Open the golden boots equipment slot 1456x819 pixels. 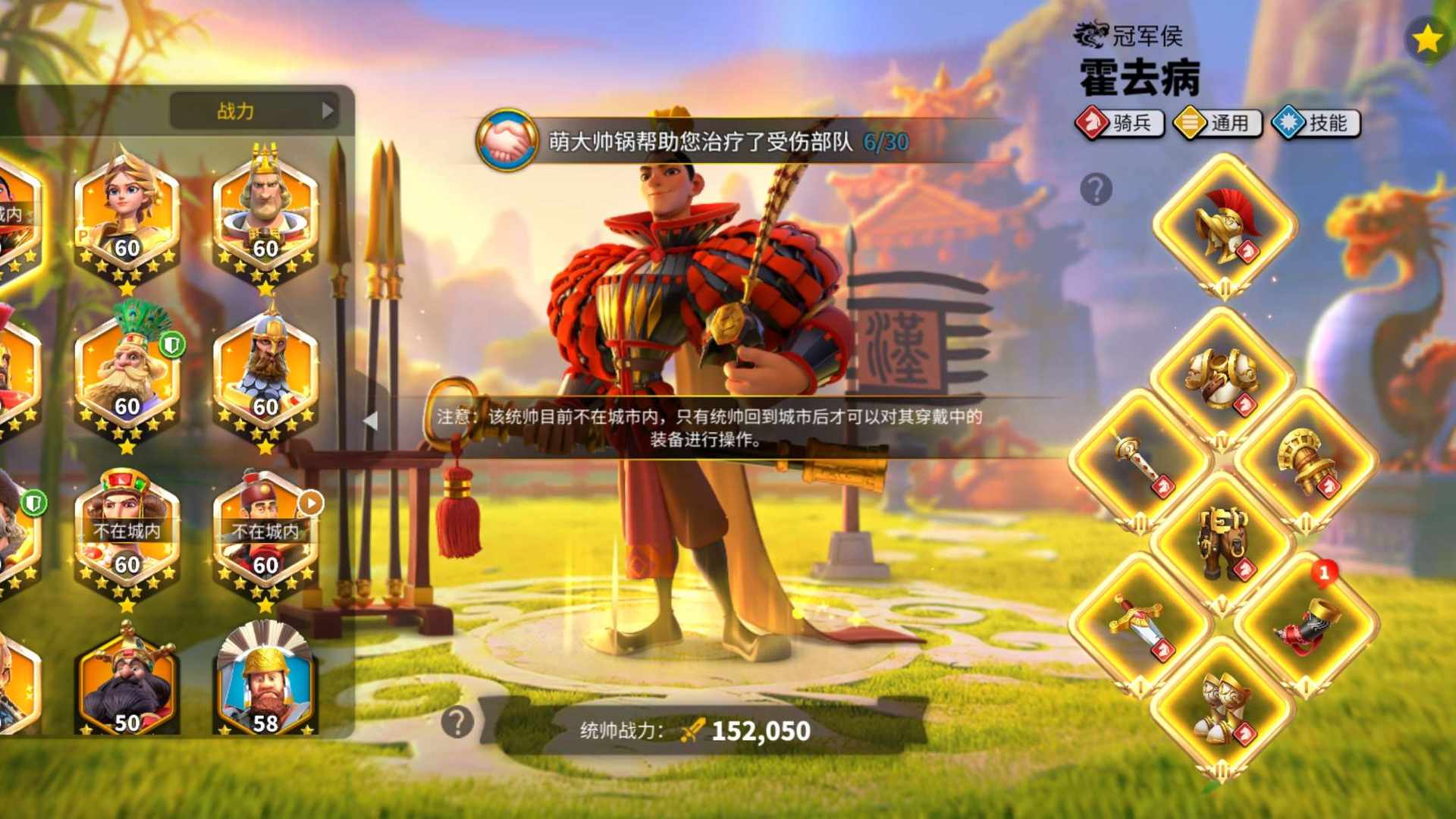[1222, 707]
